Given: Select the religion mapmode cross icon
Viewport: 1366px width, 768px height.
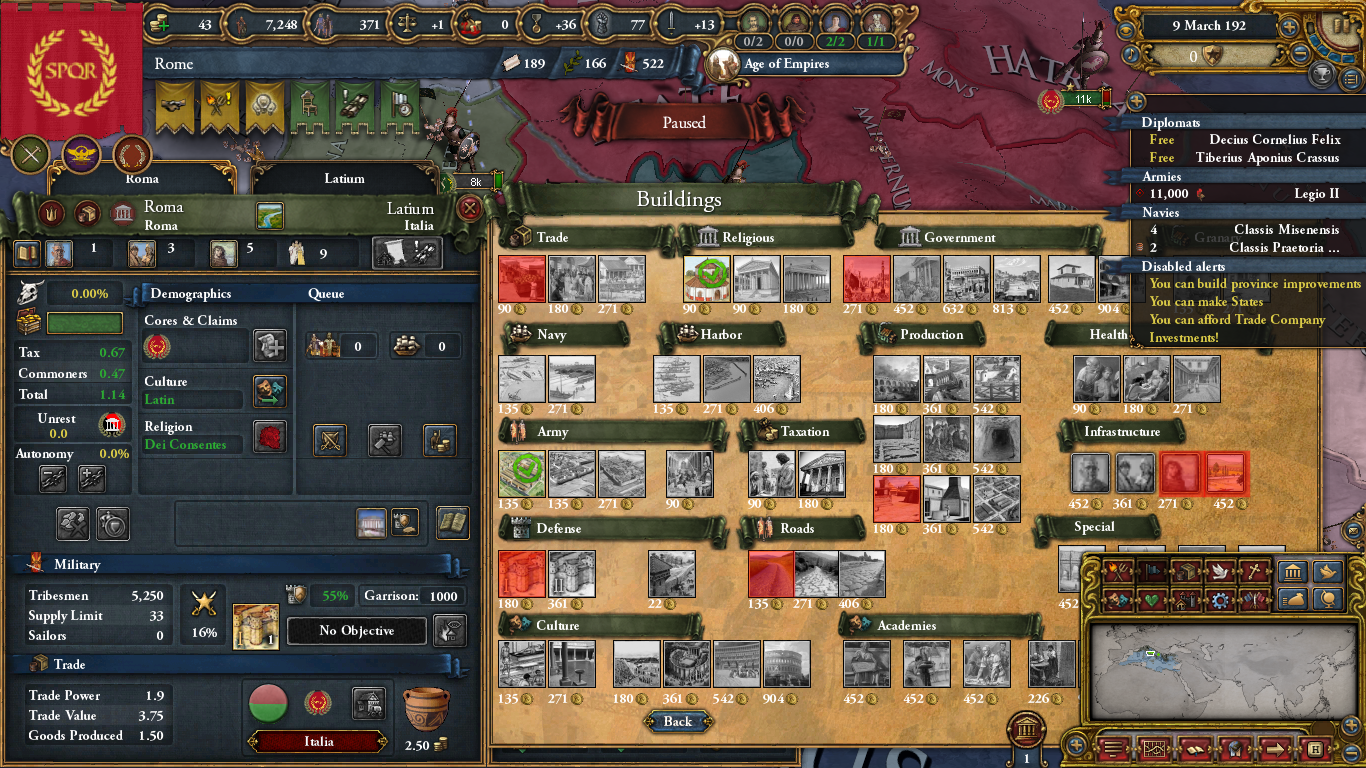Looking at the screenshot, I should coord(1252,571).
